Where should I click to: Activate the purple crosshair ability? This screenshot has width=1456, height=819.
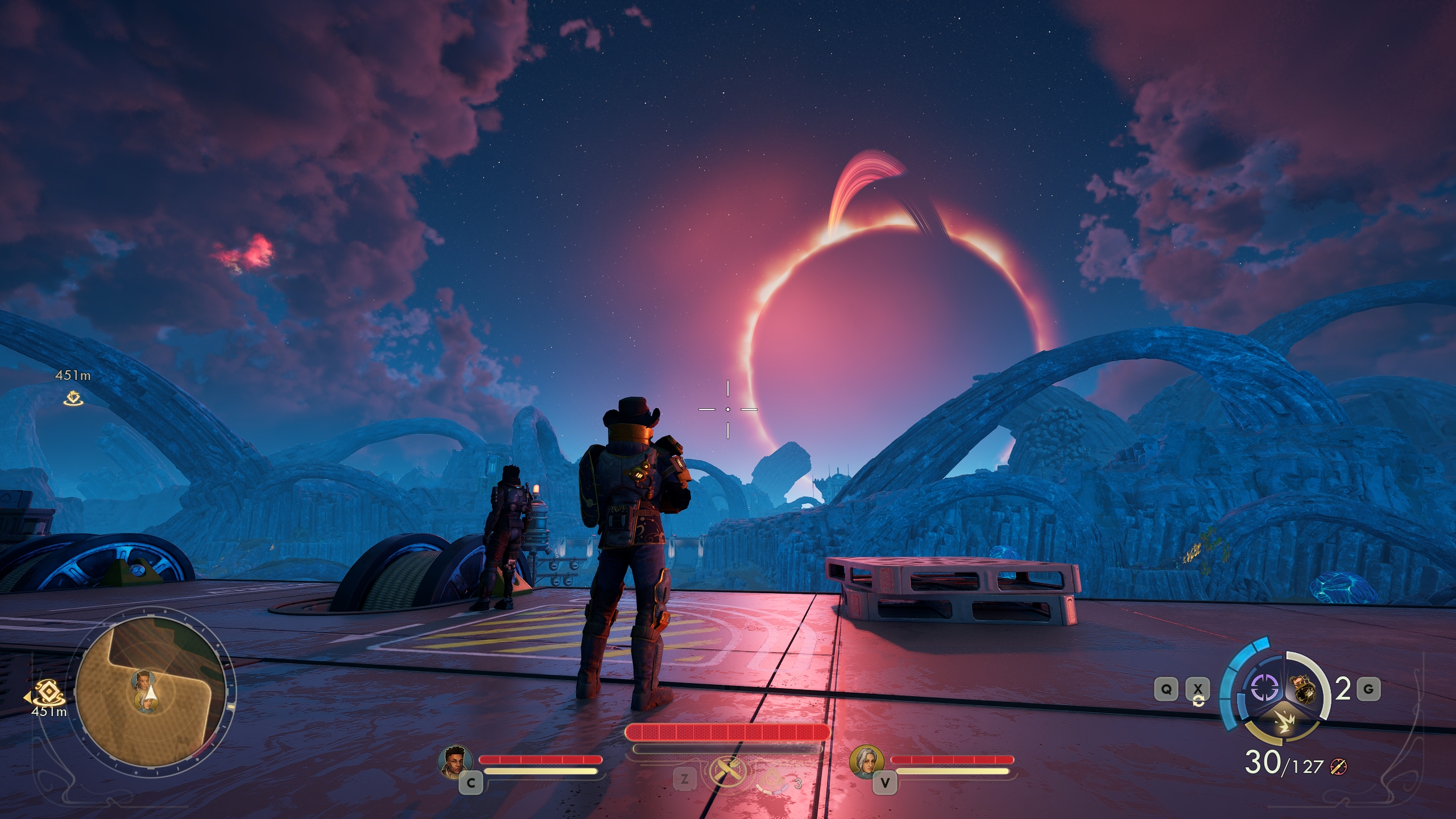click(1265, 688)
